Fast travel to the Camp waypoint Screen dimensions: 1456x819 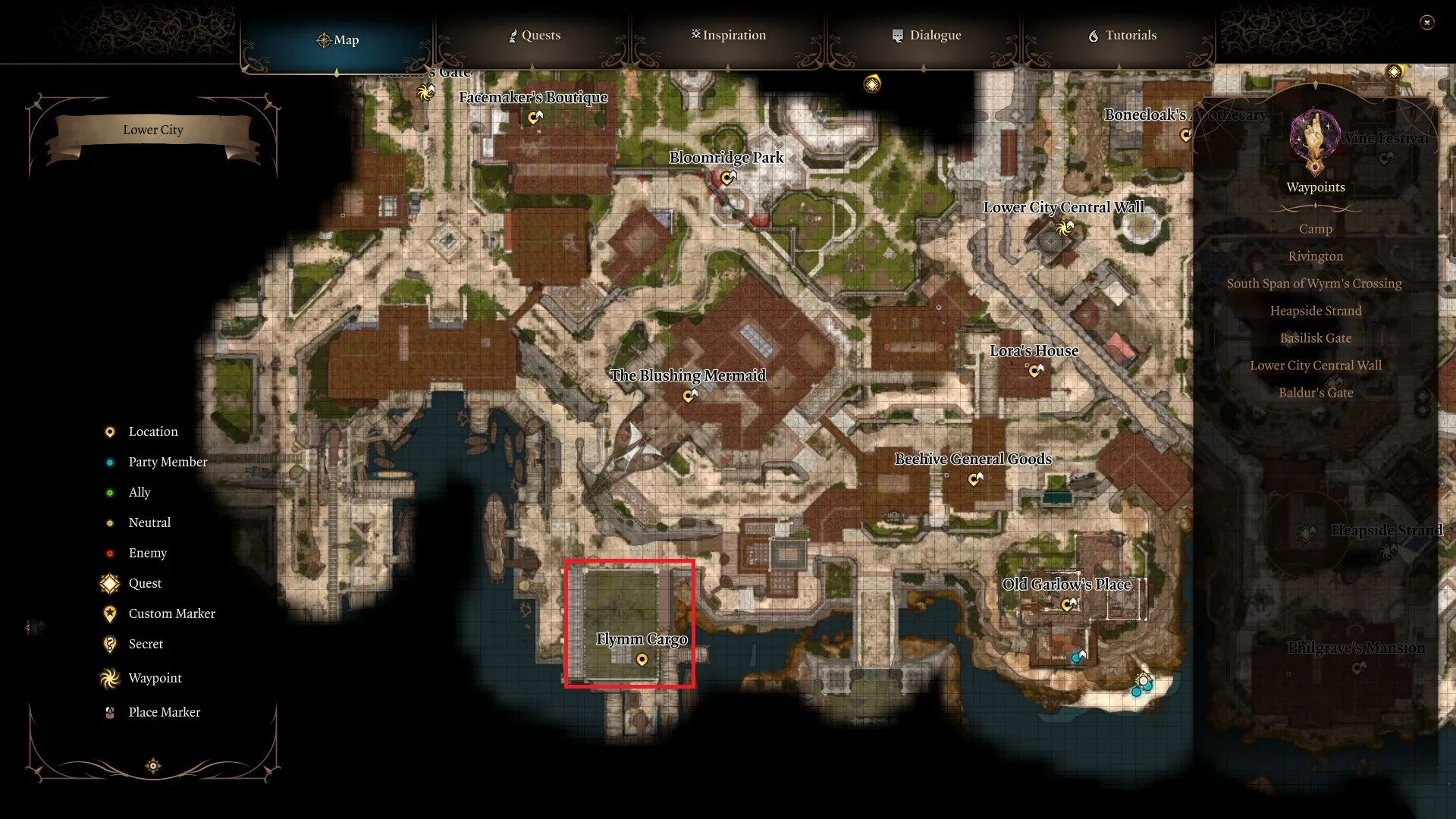pyautogui.click(x=1316, y=229)
